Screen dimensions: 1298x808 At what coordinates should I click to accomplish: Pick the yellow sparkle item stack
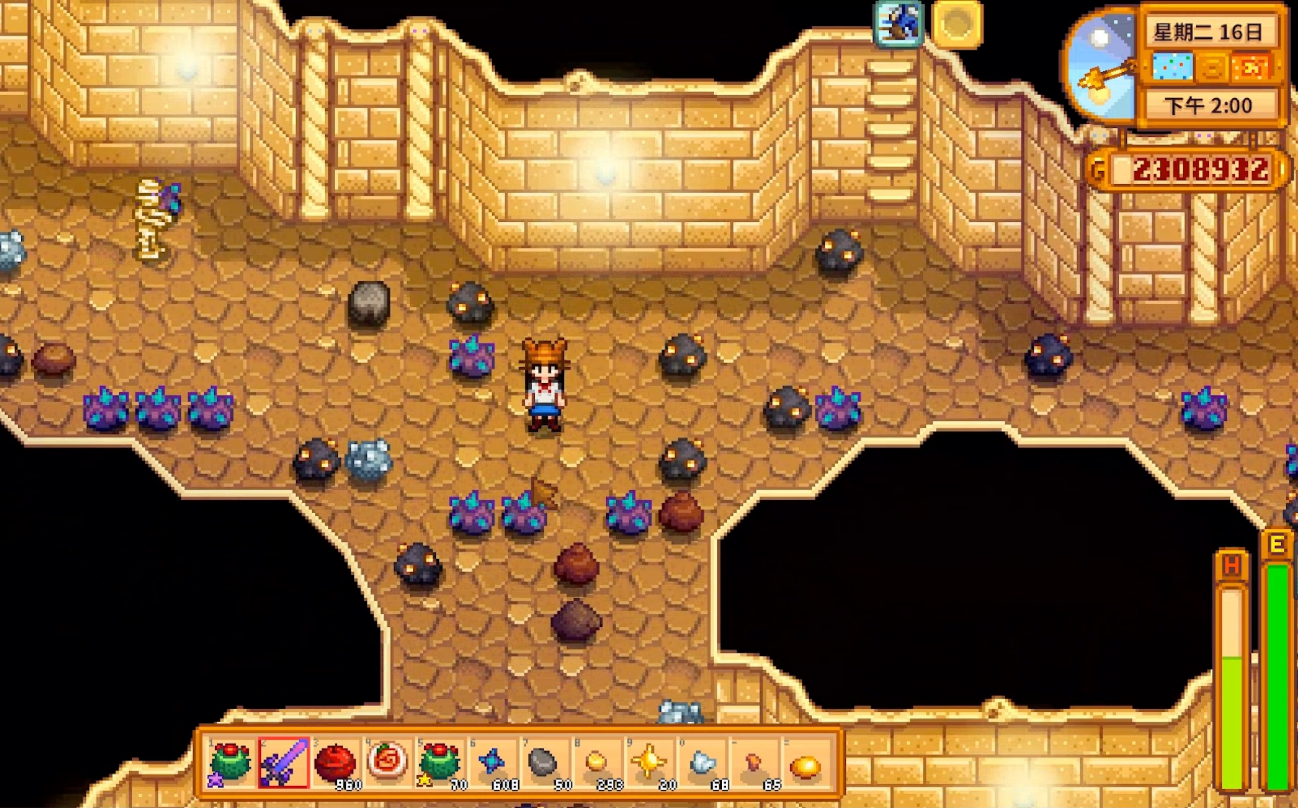point(647,765)
